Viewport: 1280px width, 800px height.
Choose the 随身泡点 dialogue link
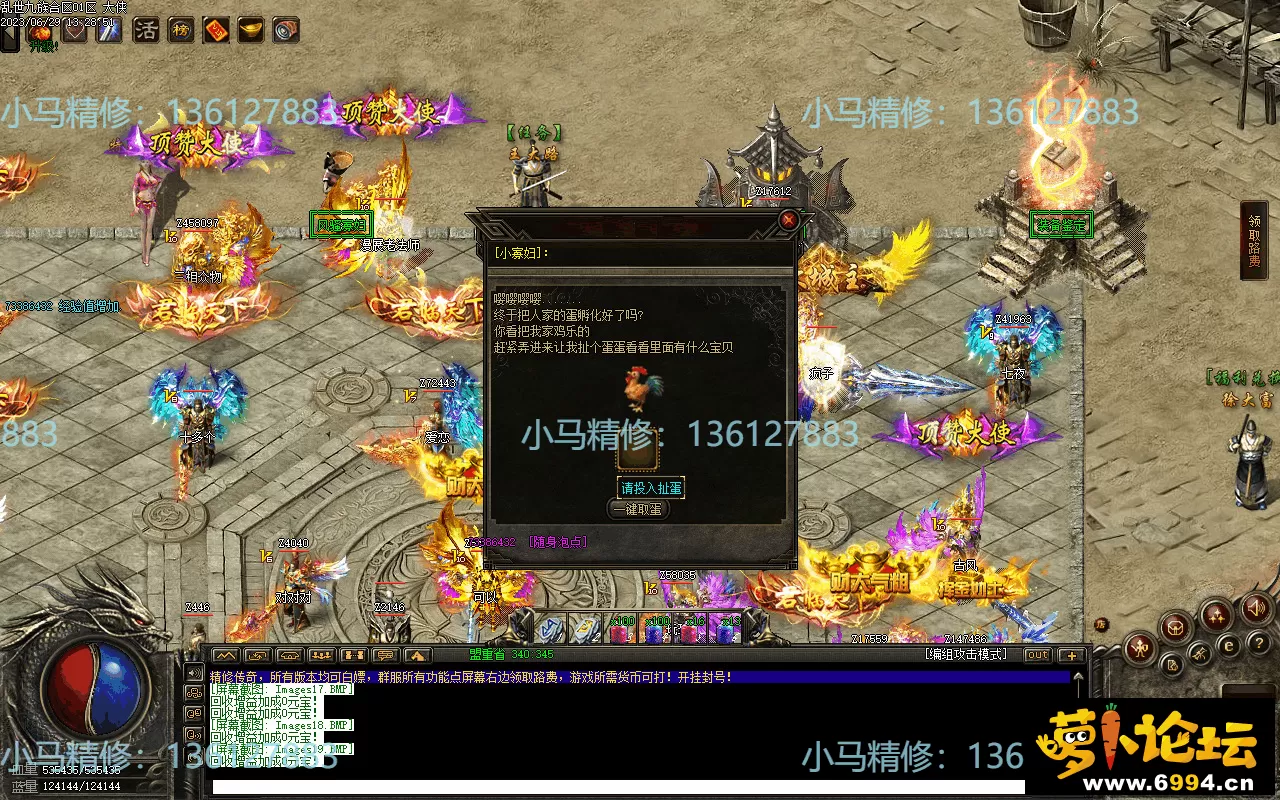[x=557, y=542]
